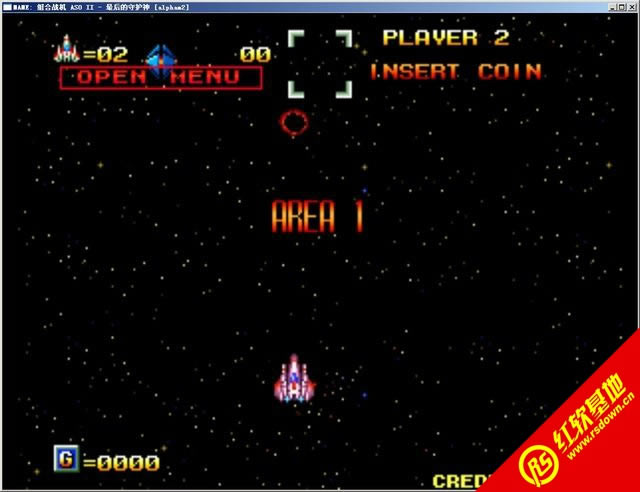Click the G energy icon
Image resolution: width=640 pixels, height=492 pixels.
[66, 460]
